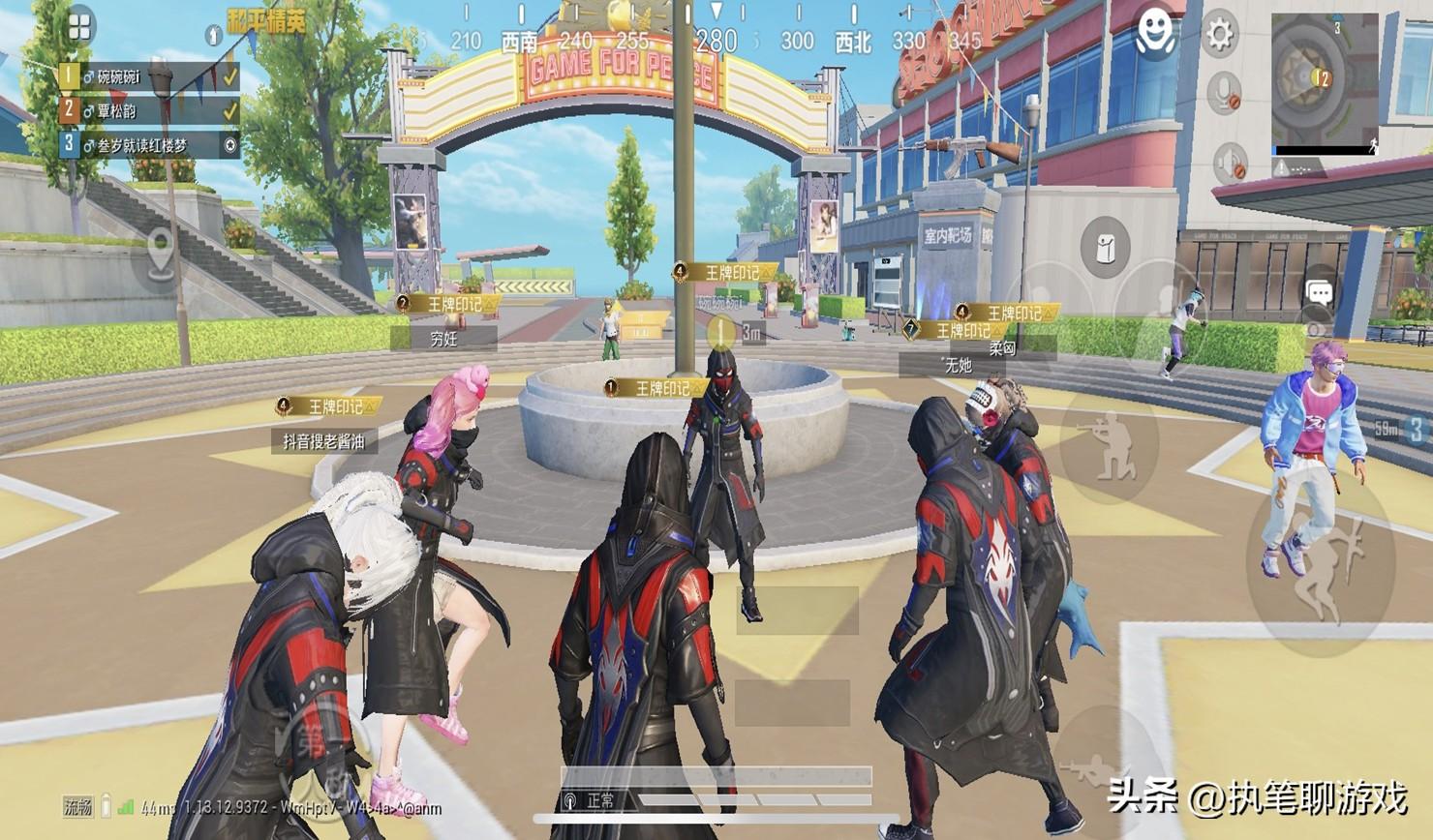Viewport: 1433px width, 840px height.
Task: Open the backpack inventory button
Action: [1105, 248]
